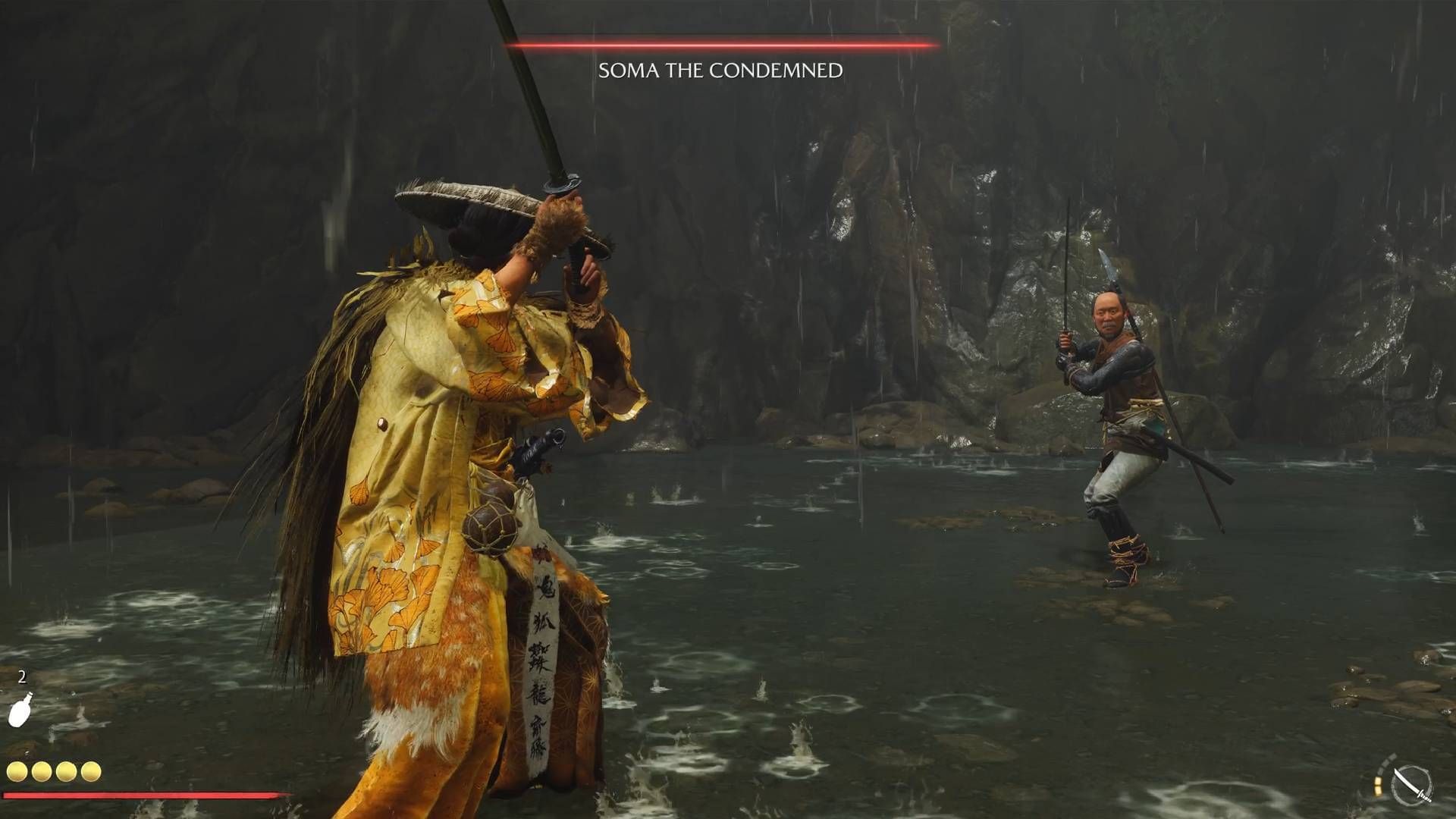Select the sake gourd healing icon
Viewport: 1456px width, 819px height.
point(20,710)
